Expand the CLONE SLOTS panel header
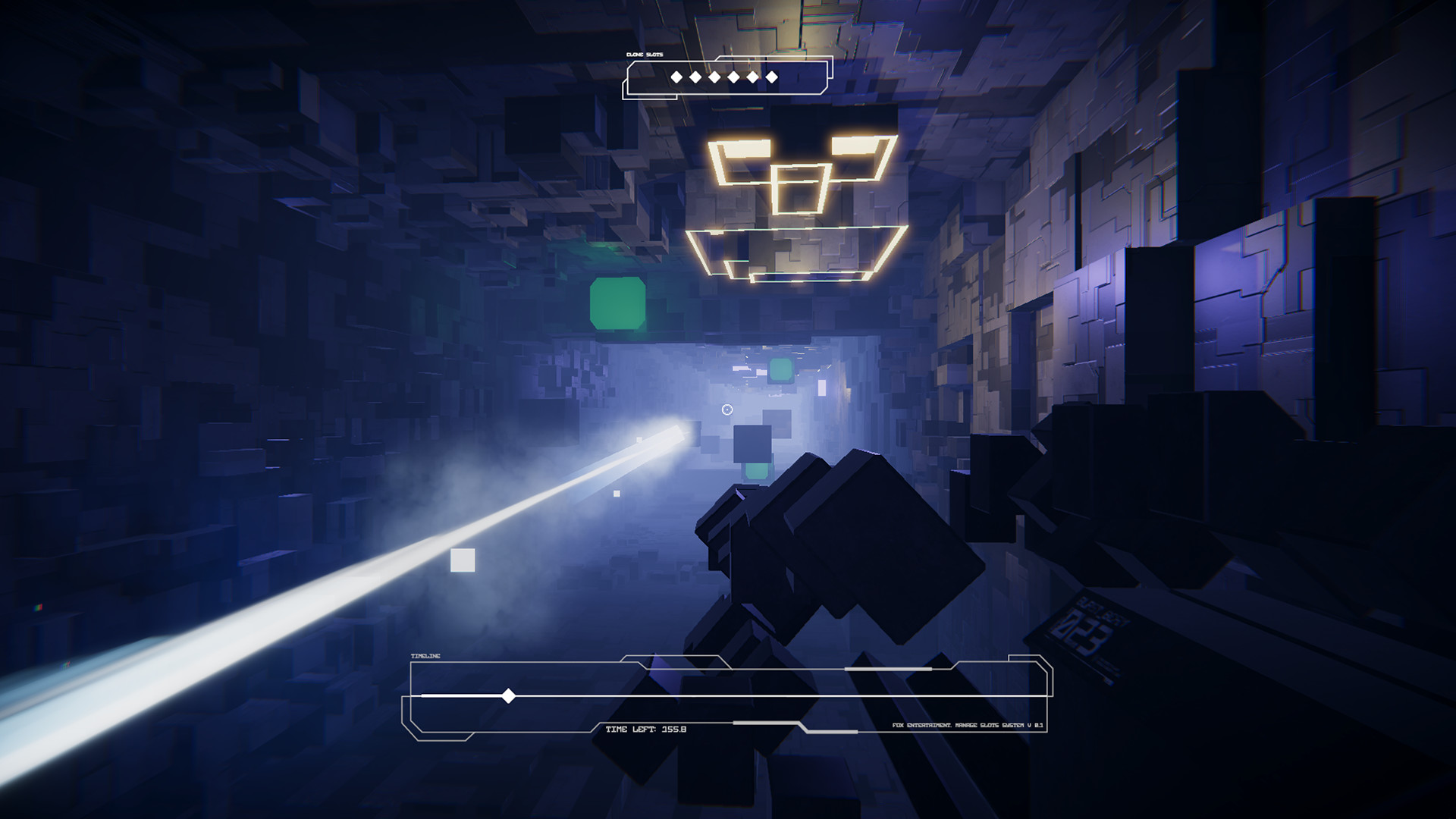This screenshot has height=819, width=1456. 643,55
